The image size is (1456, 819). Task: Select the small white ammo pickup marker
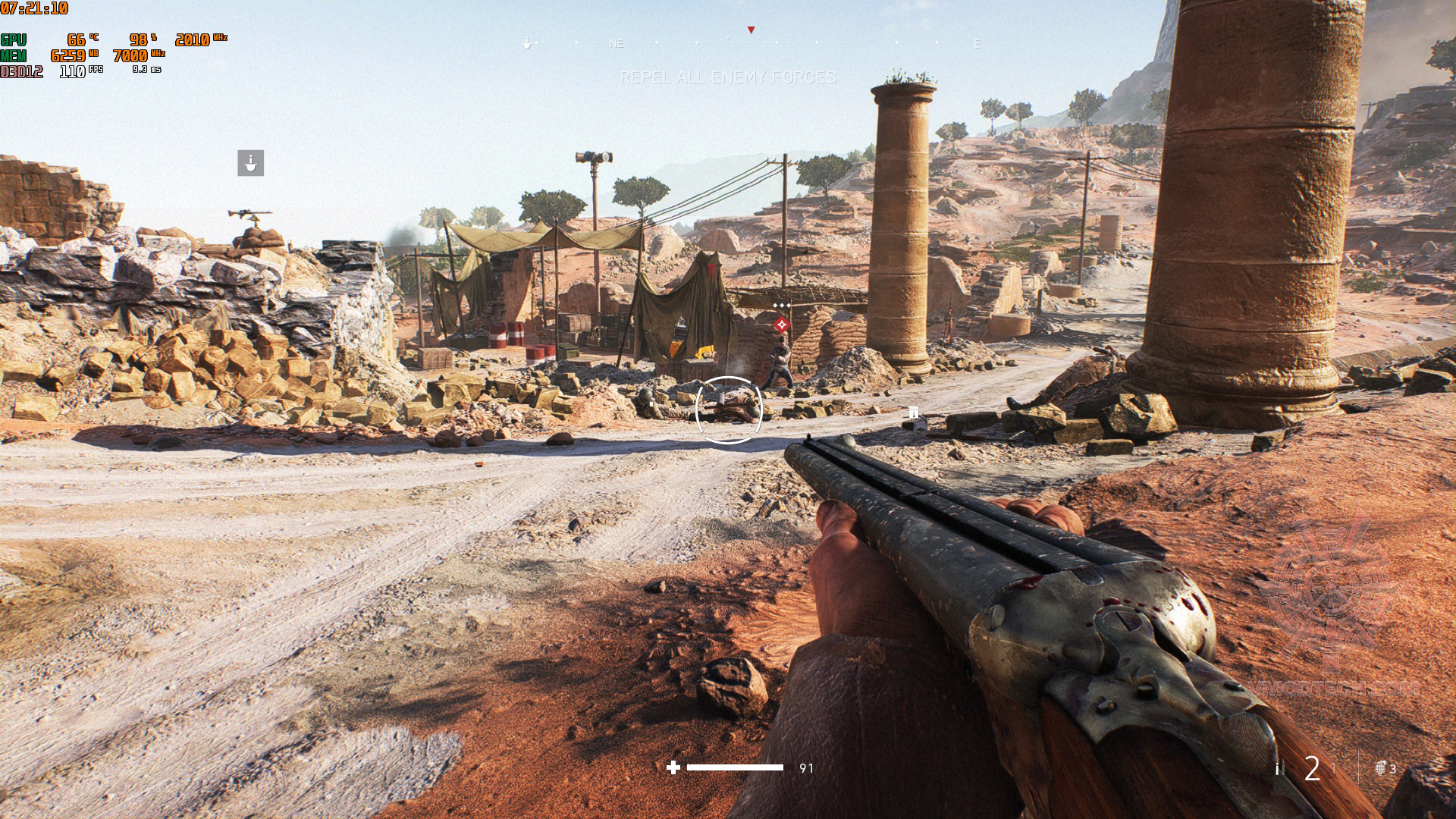[914, 413]
